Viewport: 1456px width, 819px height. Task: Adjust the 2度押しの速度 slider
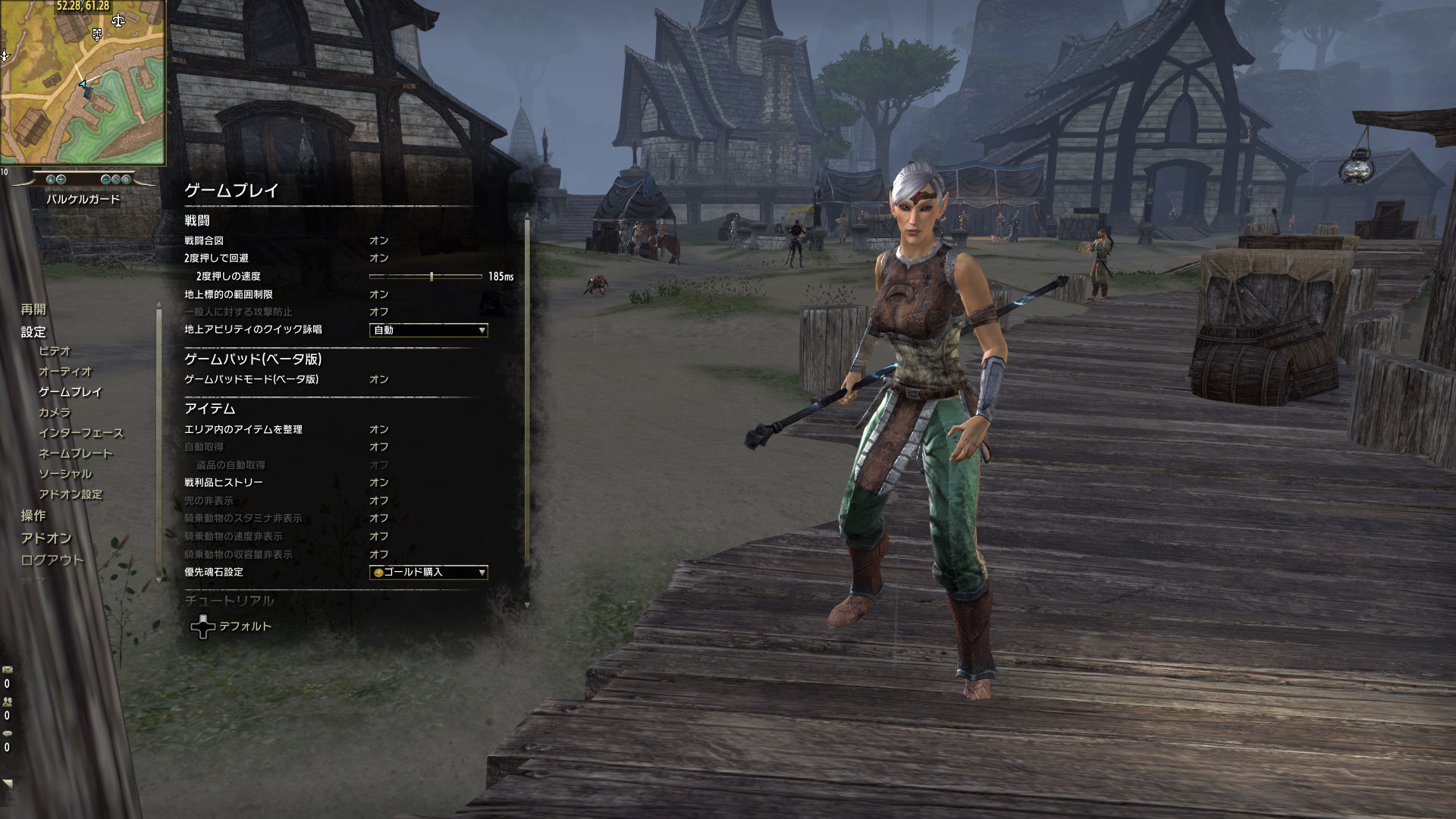[x=431, y=277]
